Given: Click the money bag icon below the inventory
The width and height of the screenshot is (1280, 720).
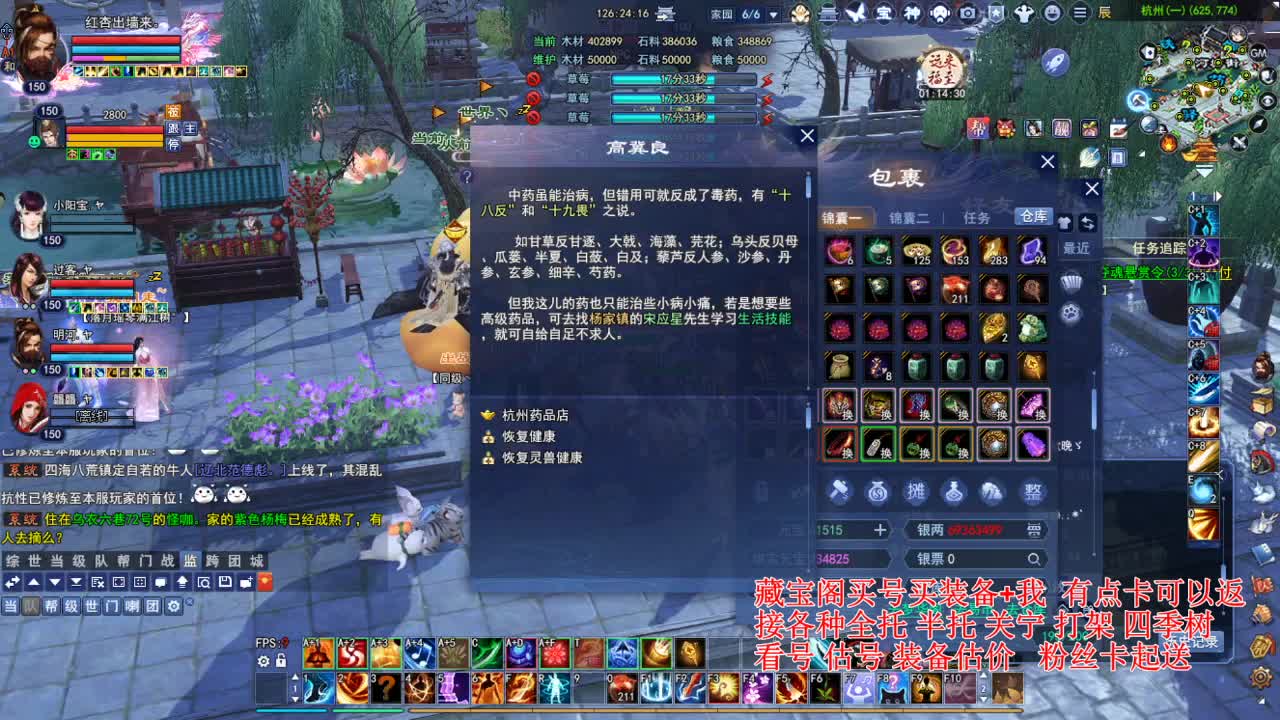Looking at the screenshot, I should click(877, 492).
